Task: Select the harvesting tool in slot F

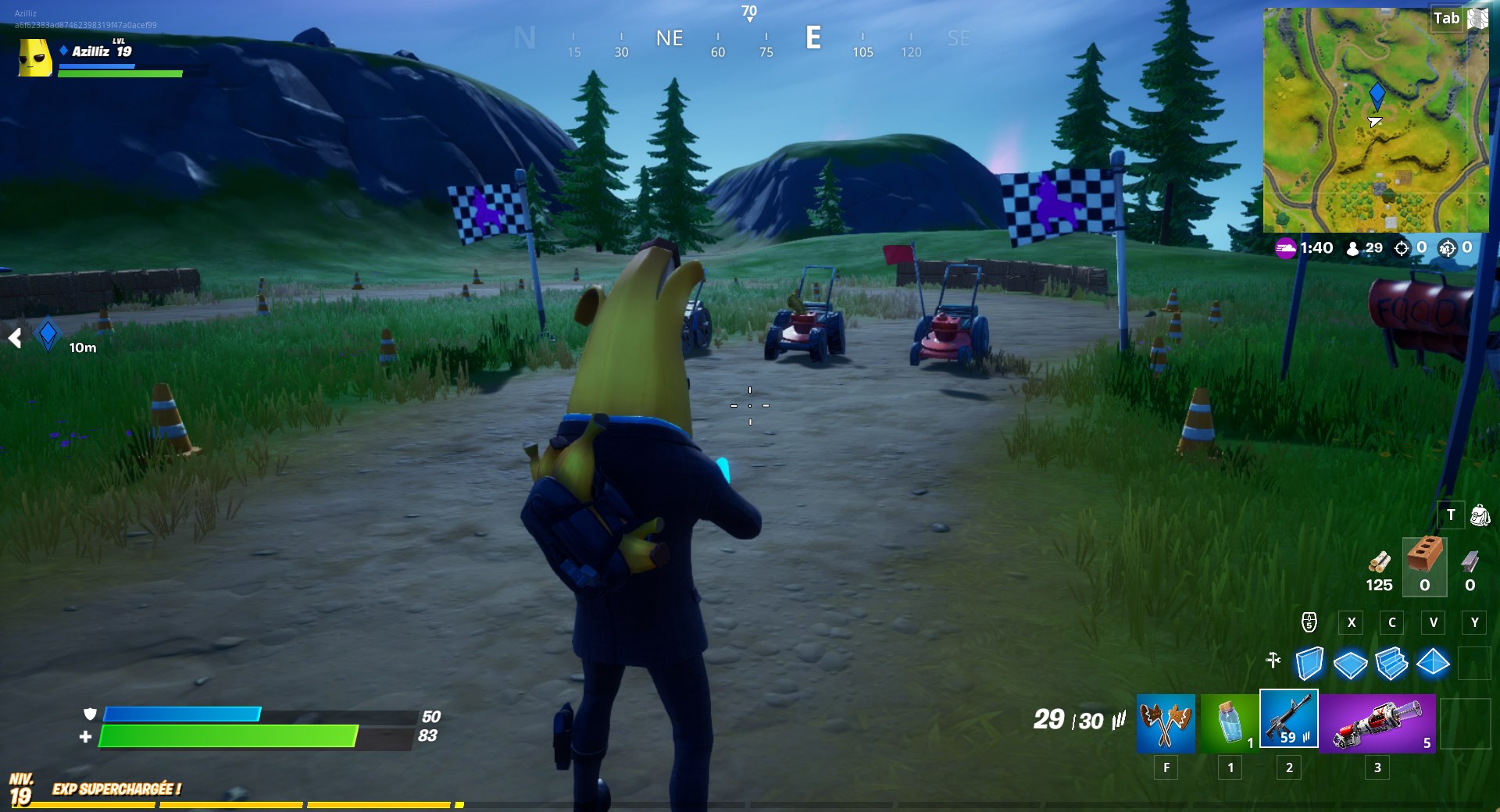Action: (x=1166, y=724)
